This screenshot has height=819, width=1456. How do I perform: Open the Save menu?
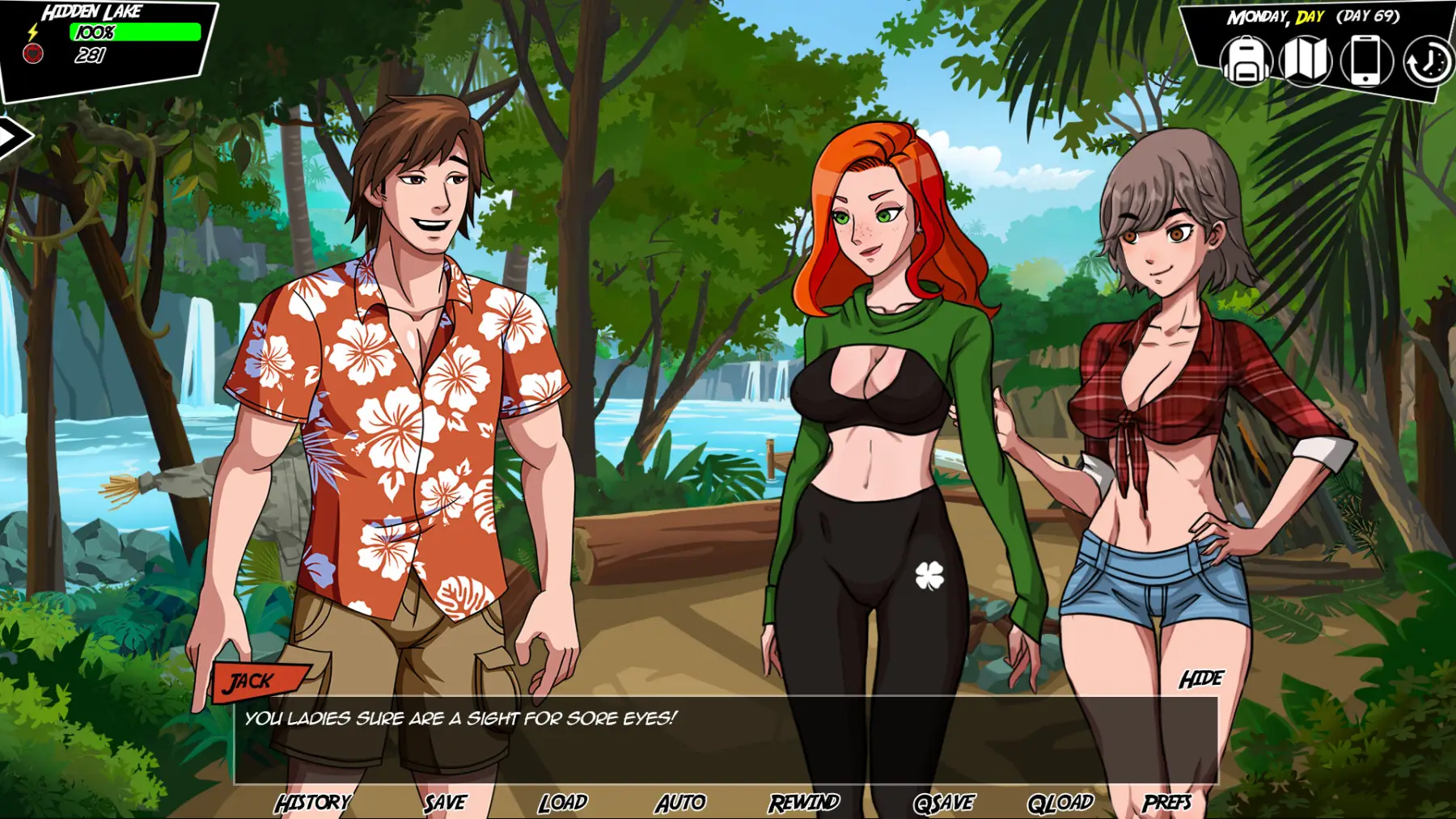pos(445,802)
